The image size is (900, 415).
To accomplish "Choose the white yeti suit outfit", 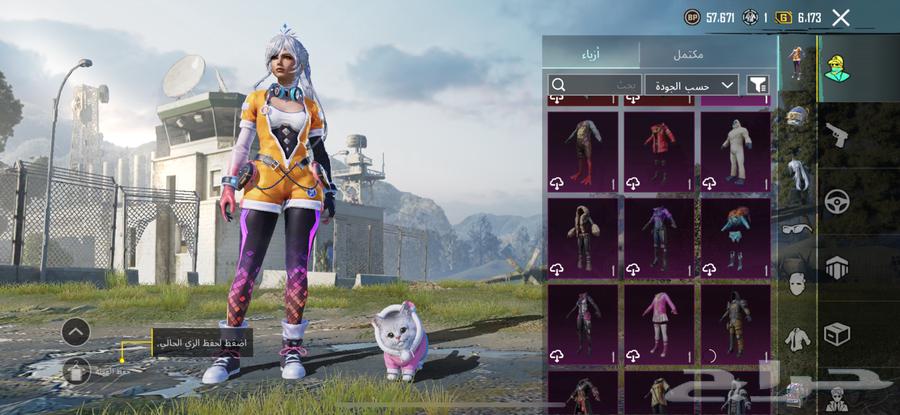I will pos(735,150).
